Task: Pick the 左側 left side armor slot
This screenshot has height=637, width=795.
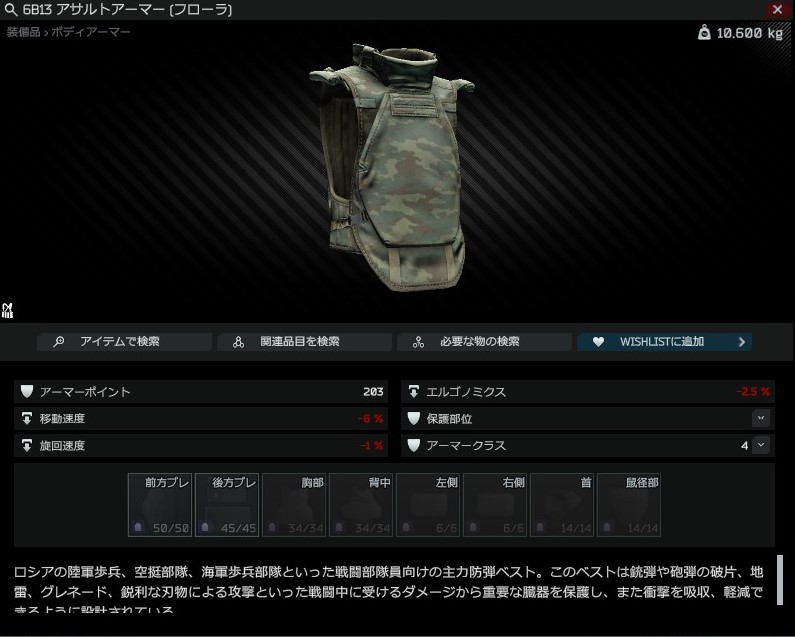Action: pos(428,505)
